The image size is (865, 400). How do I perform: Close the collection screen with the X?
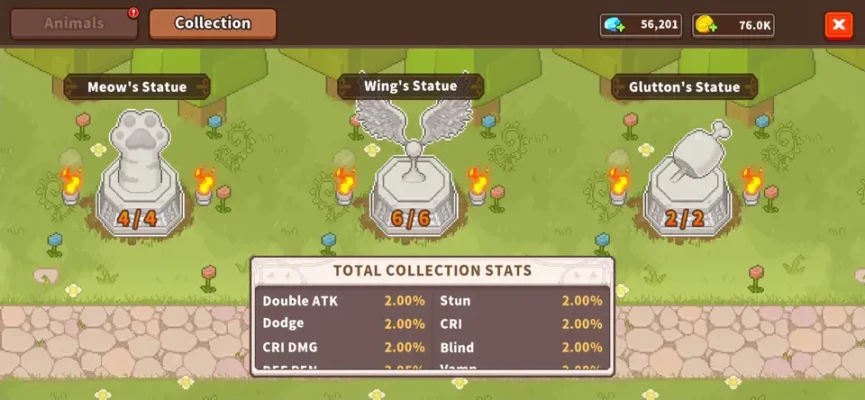(x=837, y=26)
